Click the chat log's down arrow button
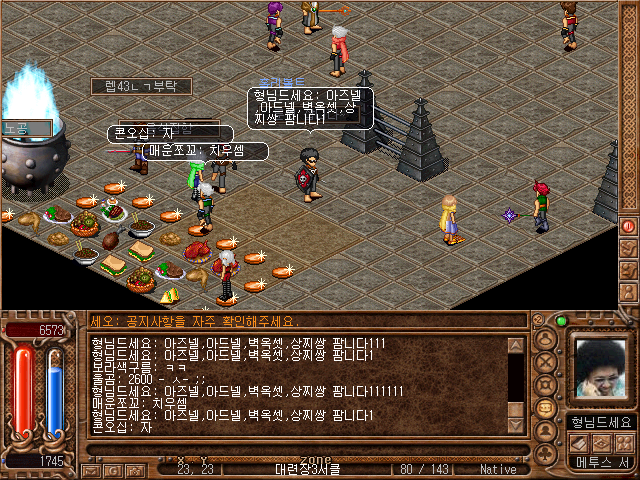Viewport: 640px width, 480px height. (x=516, y=425)
